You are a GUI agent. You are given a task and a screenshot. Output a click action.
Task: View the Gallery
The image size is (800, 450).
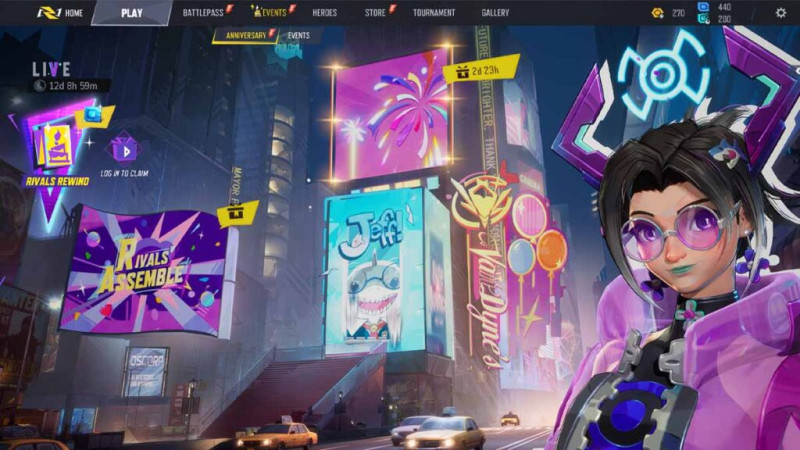[495, 13]
